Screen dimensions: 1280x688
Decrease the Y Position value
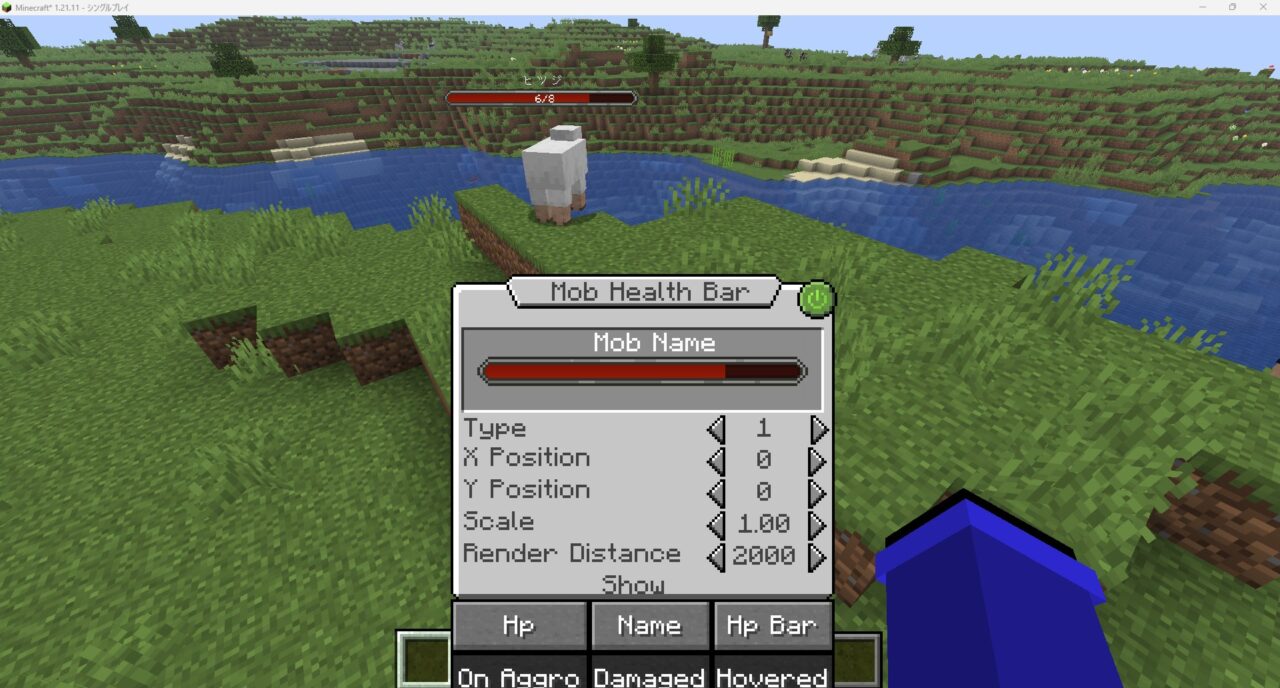tap(715, 493)
